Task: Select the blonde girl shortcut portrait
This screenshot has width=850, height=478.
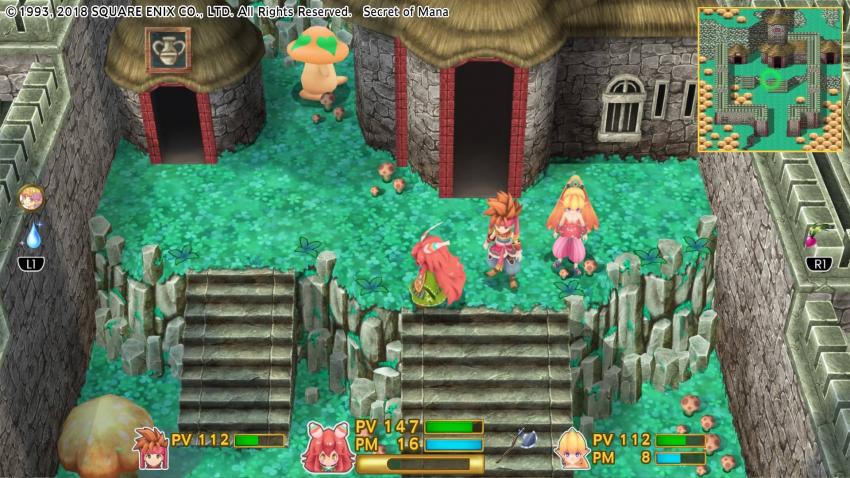Action: (x=31, y=197)
